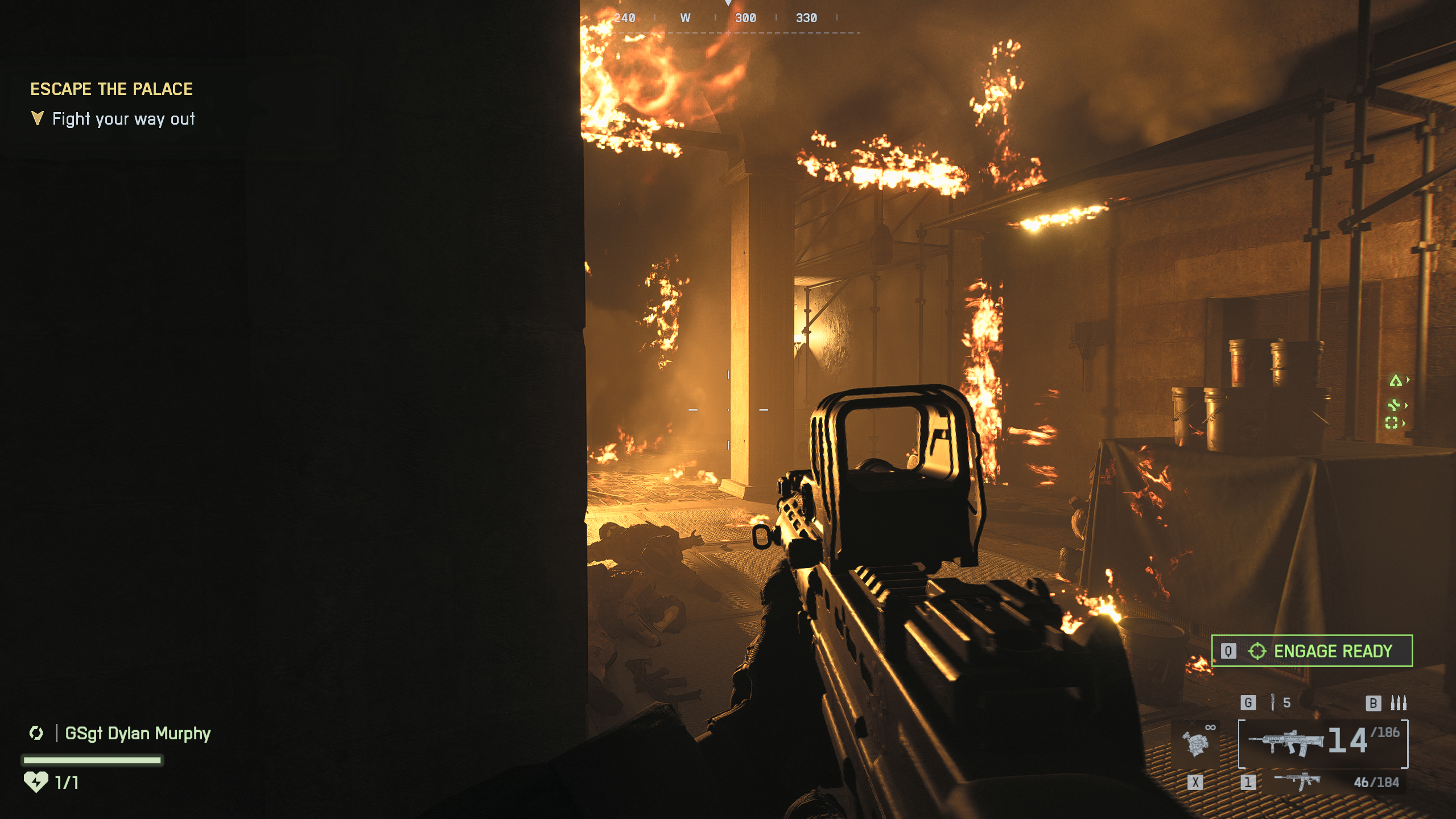Select the green bracket squadmate marker
Viewport: 1456px width, 819px height.
coord(1392,423)
